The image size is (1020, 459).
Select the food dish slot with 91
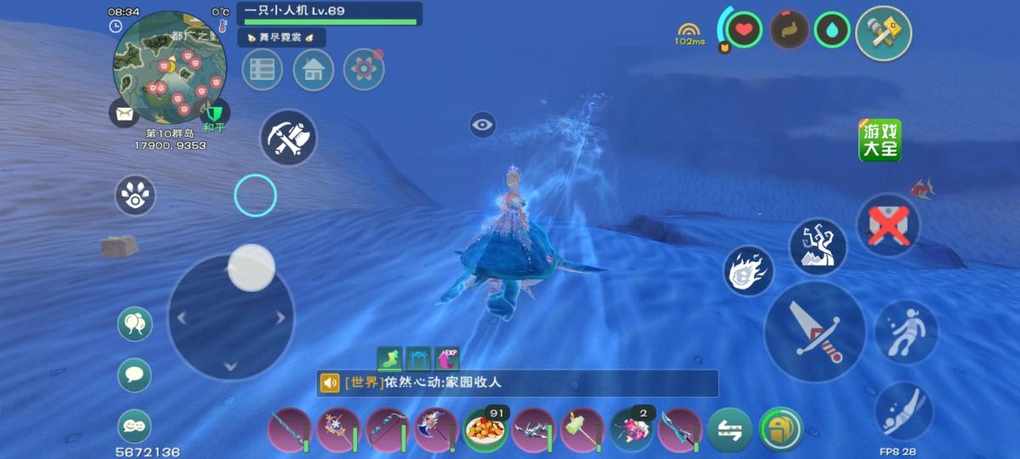[x=485, y=430]
